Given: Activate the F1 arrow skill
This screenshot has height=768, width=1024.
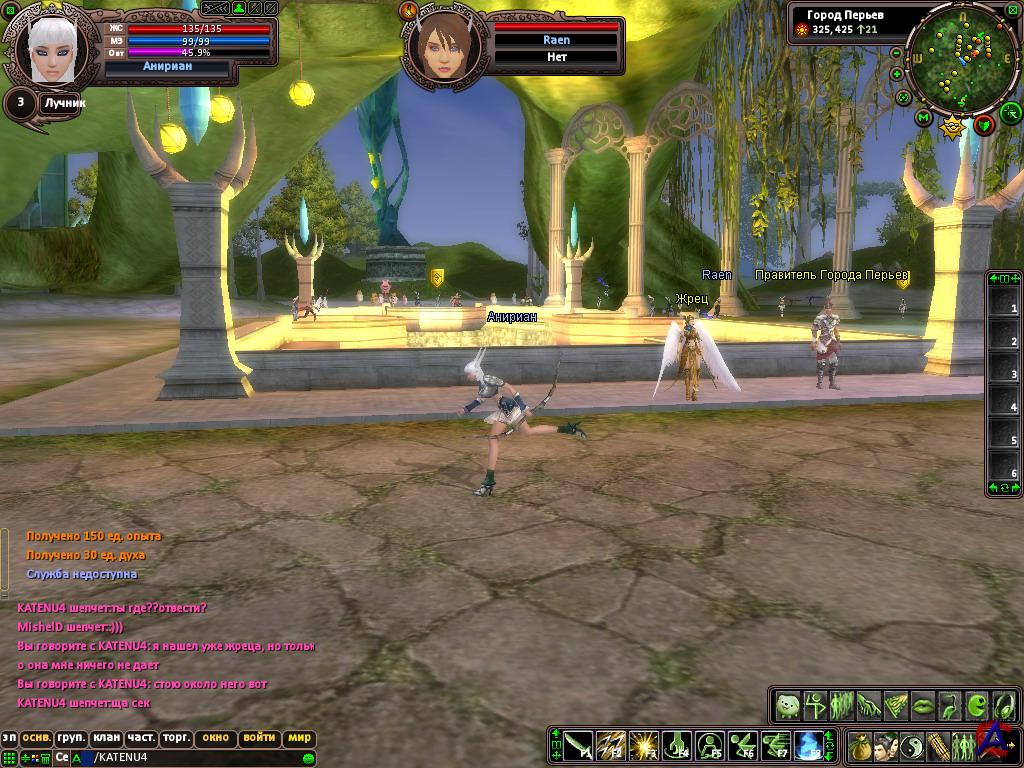Looking at the screenshot, I should [578, 745].
